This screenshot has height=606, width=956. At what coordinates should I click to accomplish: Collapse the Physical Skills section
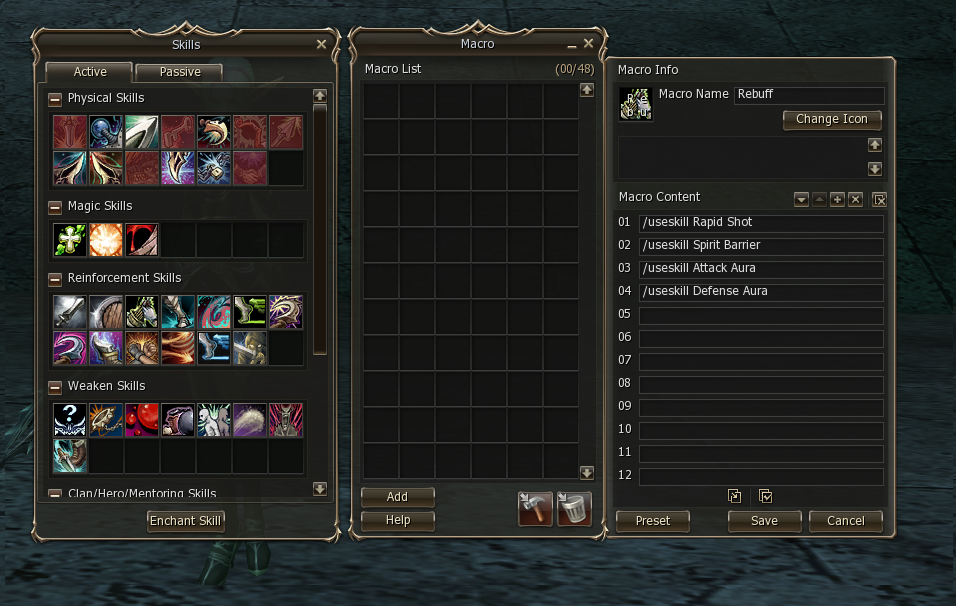coord(55,98)
